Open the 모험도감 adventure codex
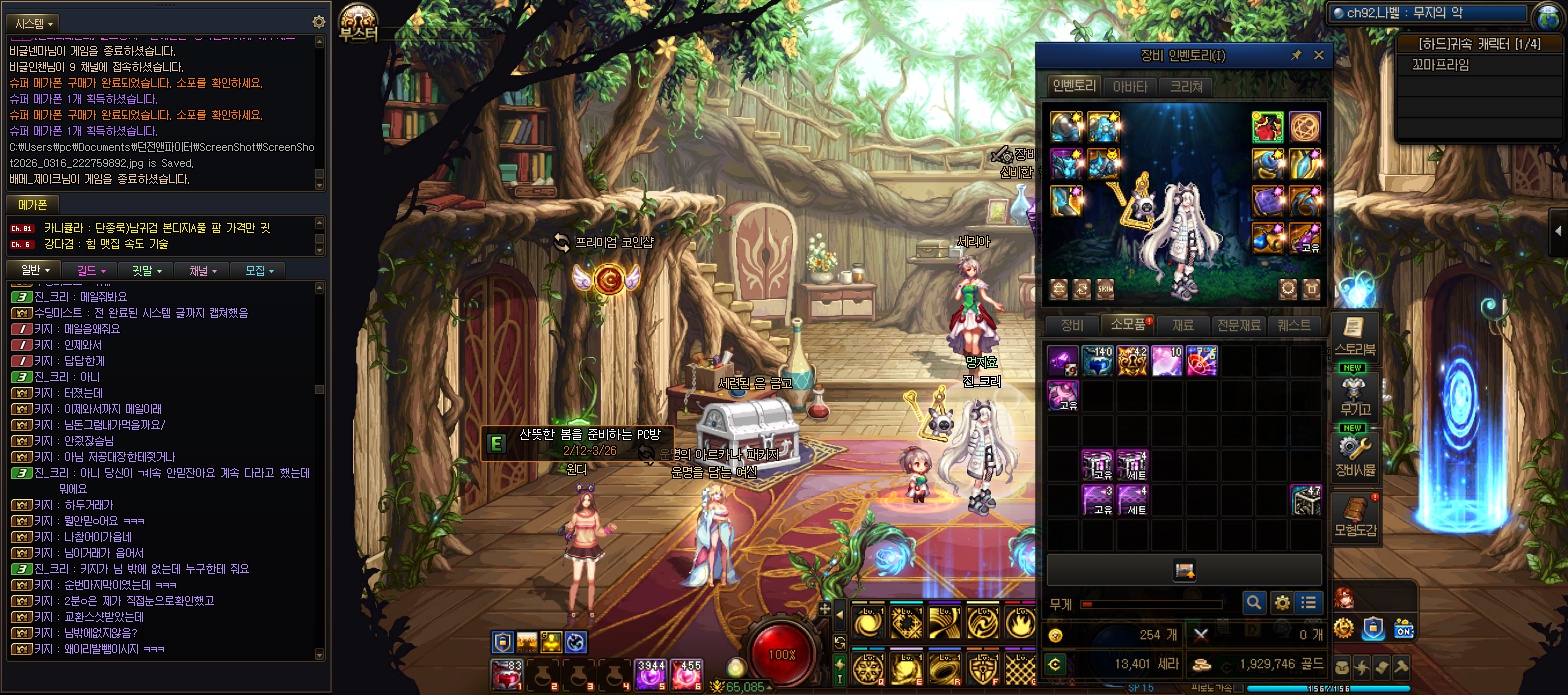The height and width of the screenshot is (695, 1568). (x=1355, y=515)
